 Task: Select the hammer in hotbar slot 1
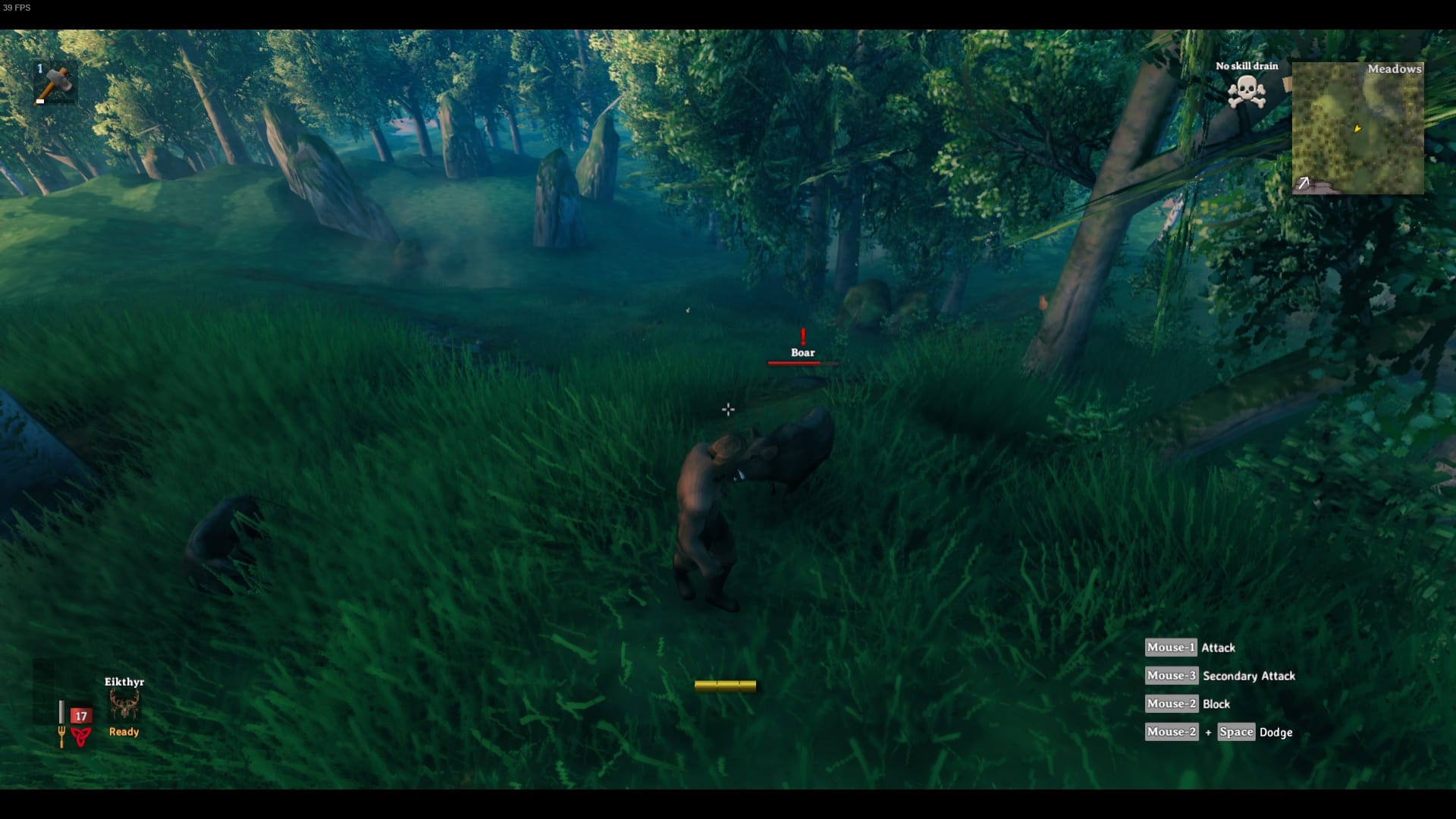point(55,82)
